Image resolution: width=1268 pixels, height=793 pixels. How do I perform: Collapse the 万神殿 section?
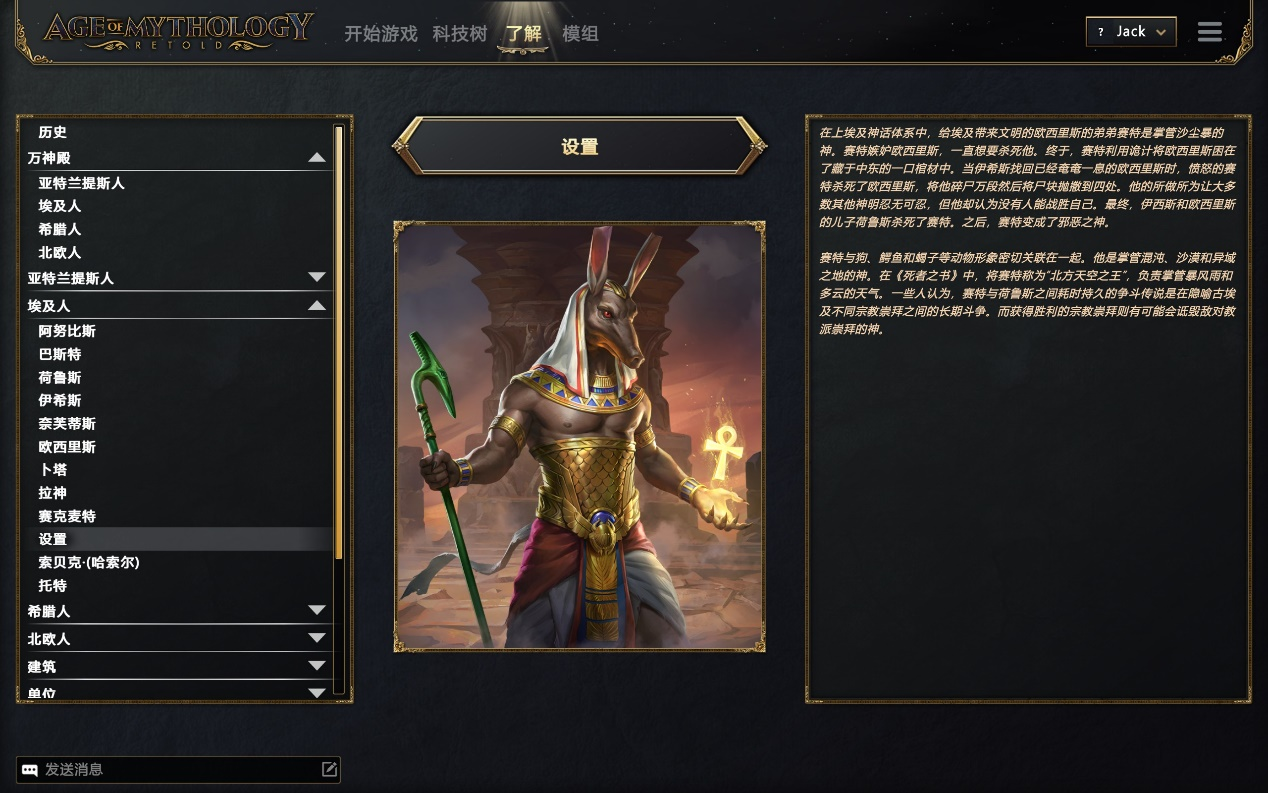point(316,158)
